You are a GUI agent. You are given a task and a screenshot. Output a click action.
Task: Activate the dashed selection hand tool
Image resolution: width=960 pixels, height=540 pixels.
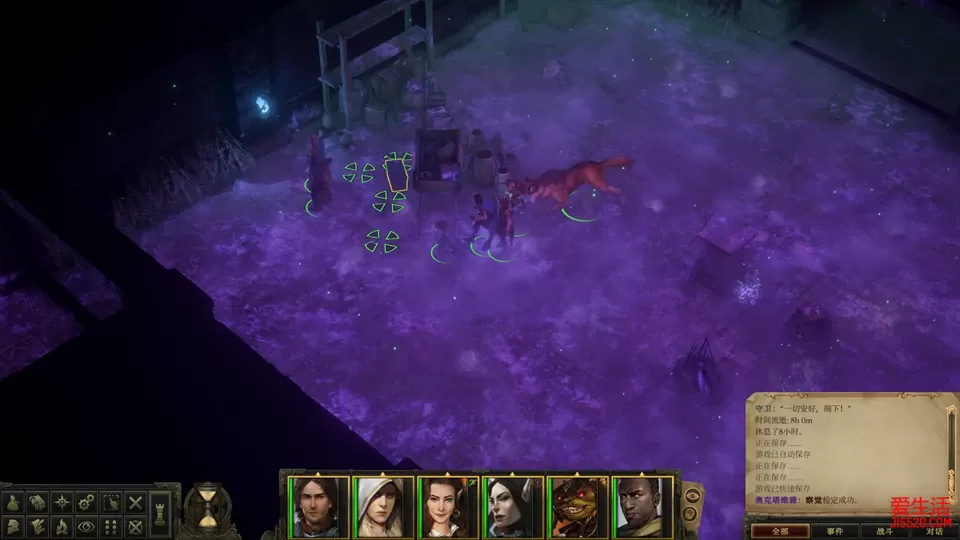[110, 502]
